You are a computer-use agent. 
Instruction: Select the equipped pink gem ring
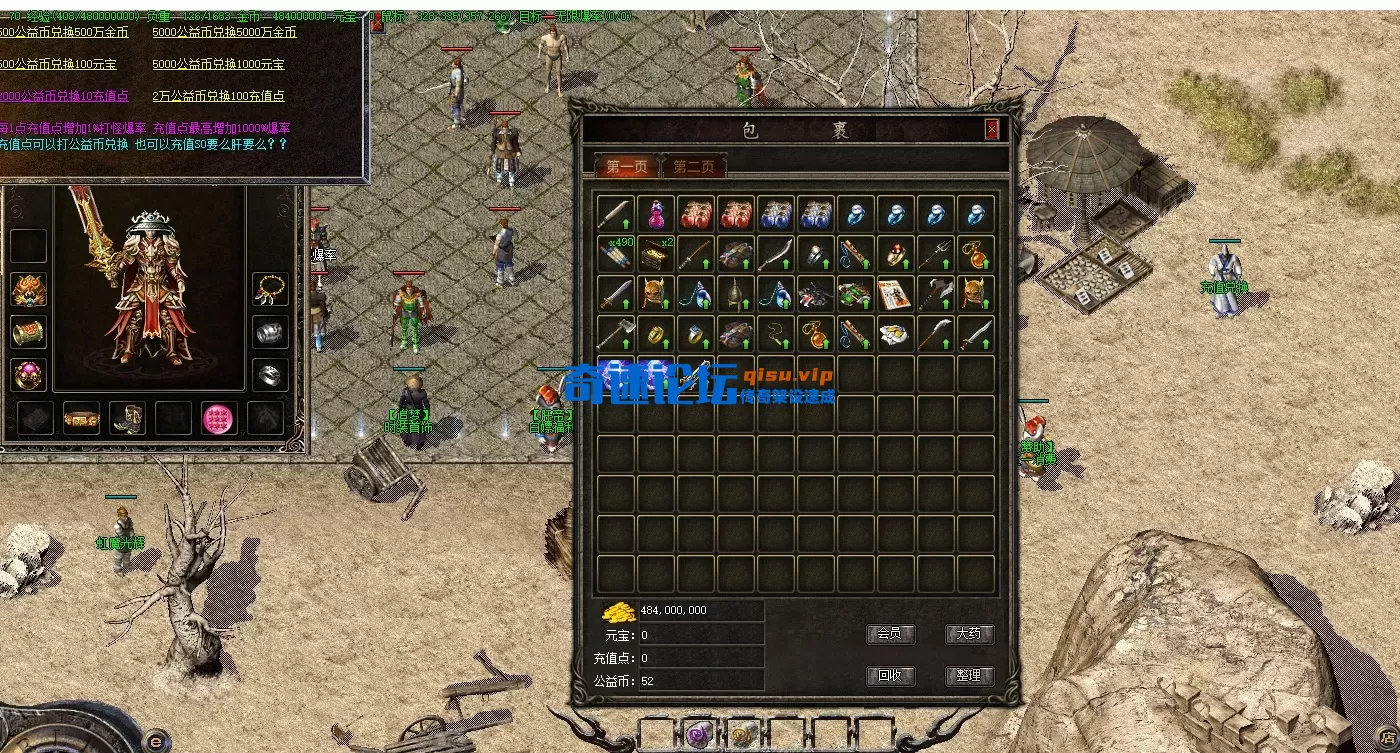28,375
